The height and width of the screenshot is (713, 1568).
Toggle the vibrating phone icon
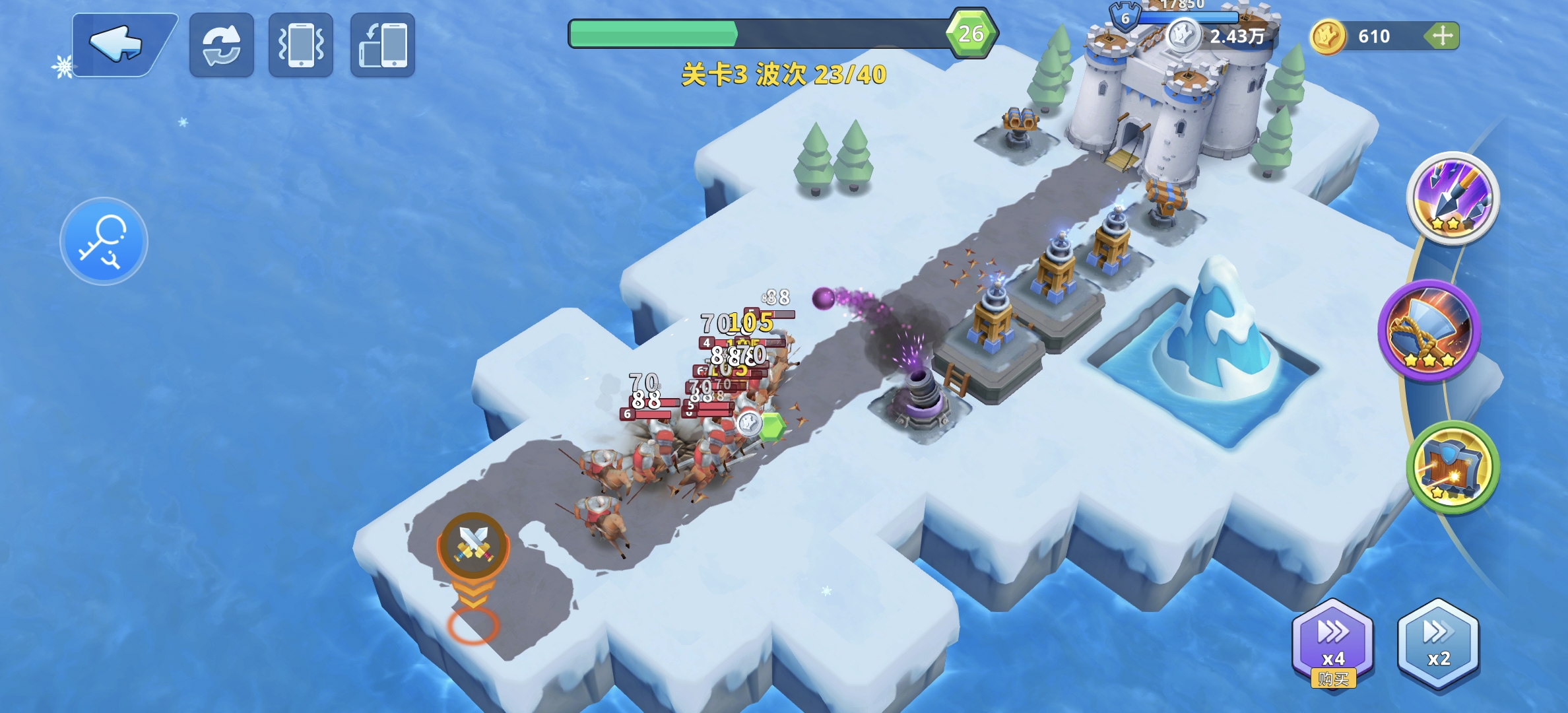click(301, 45)
